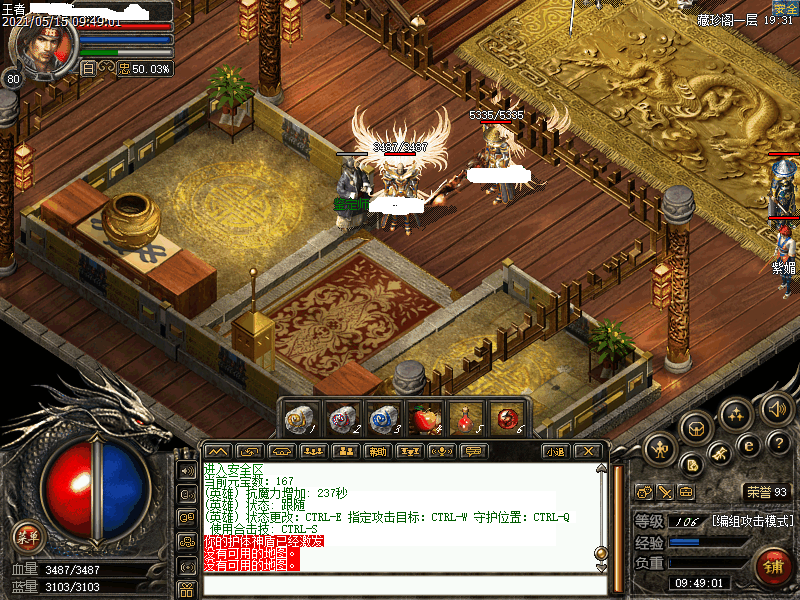Click the hero portrait avatar

(41, 46)
